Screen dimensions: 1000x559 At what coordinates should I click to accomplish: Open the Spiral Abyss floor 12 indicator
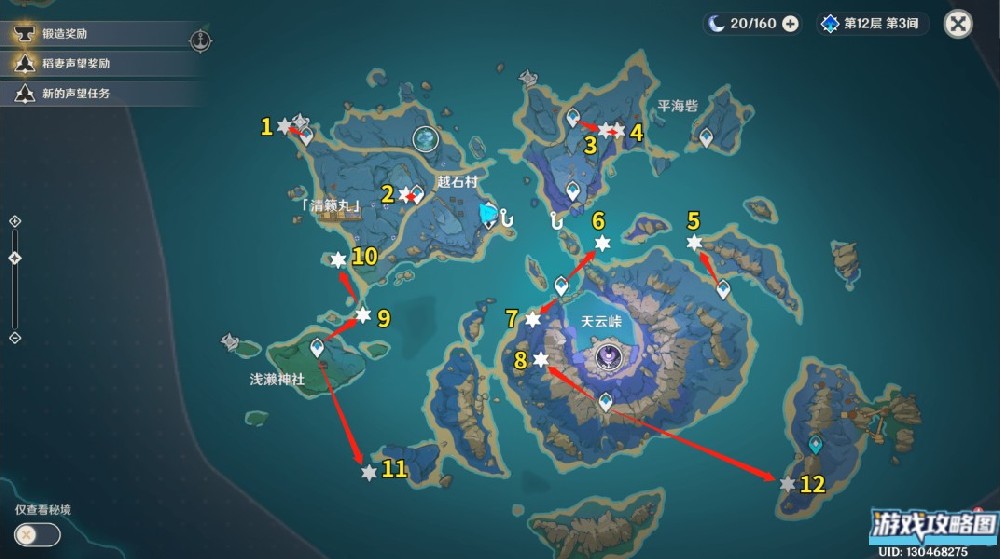point(873,24)
